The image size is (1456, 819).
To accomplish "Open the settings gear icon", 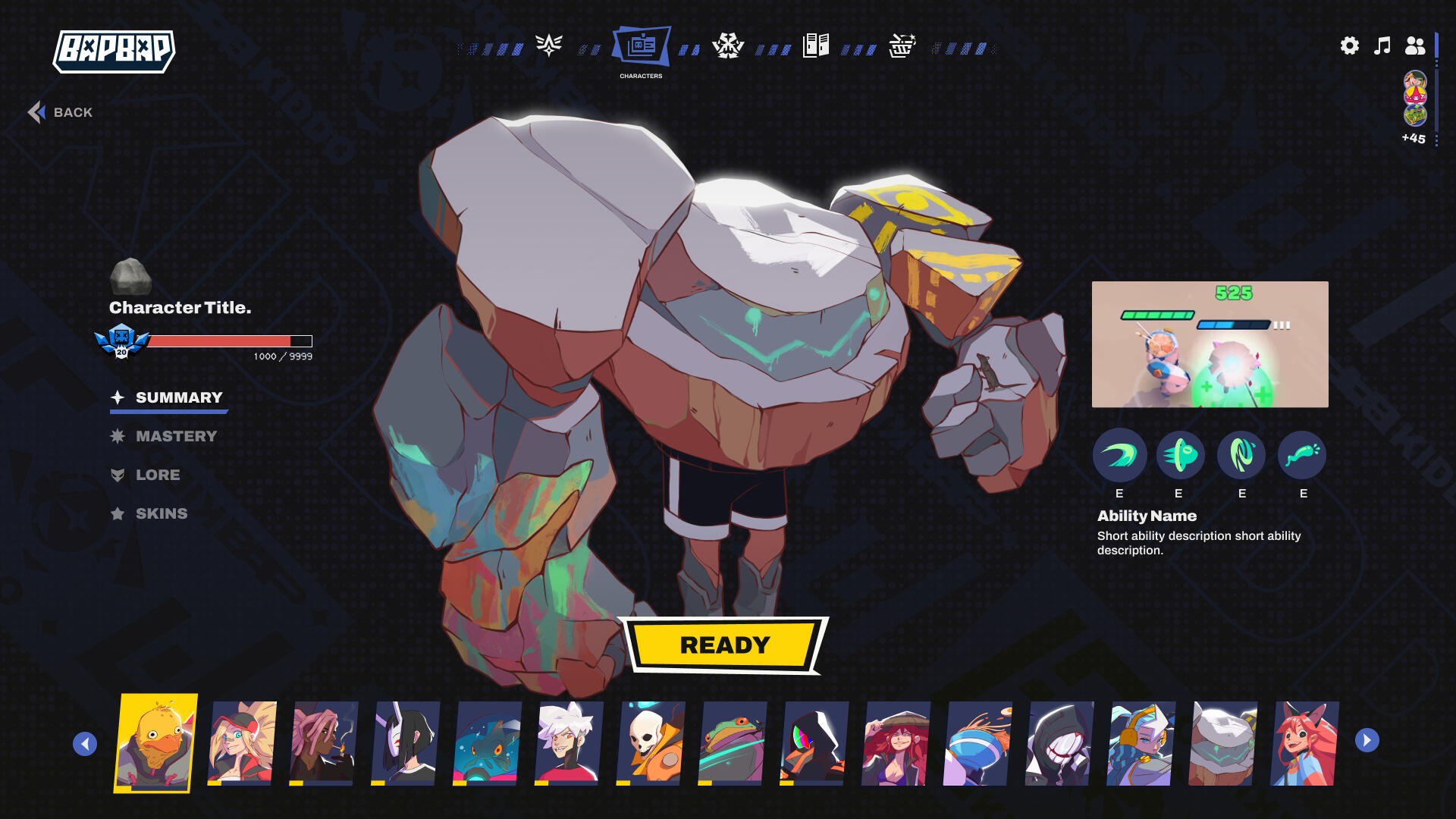I will tap(1349, 46).
